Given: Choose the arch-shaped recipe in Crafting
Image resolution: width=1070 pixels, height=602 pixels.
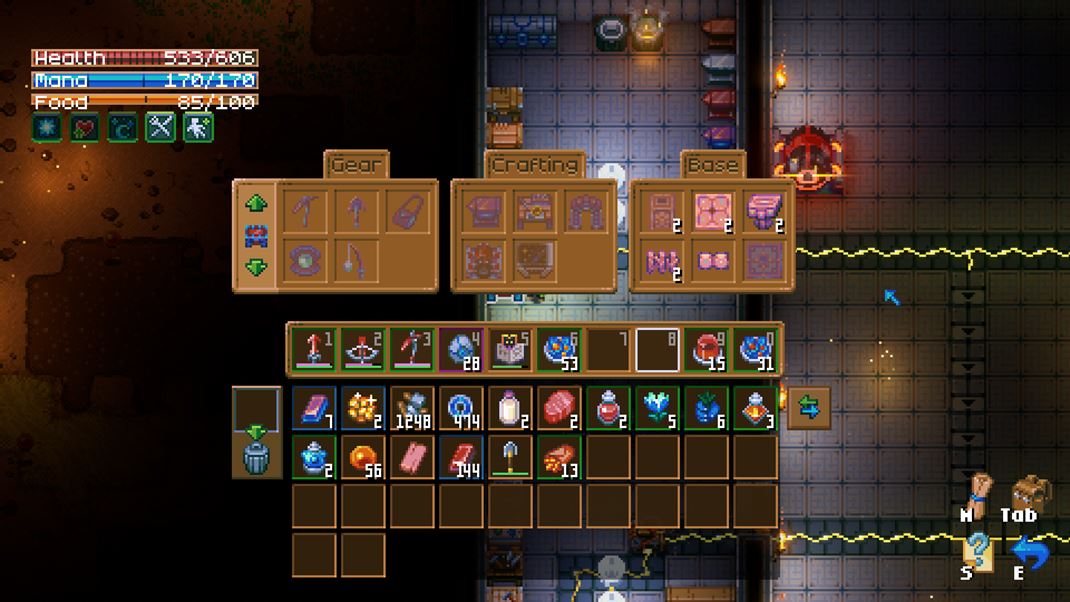Looking at the screenshot, I should click(586, 212).
